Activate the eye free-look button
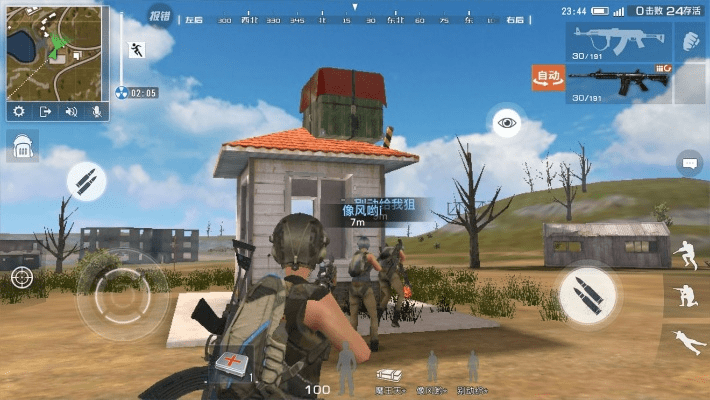The height and width of the screenshot is (400, 710). [507, 123]
